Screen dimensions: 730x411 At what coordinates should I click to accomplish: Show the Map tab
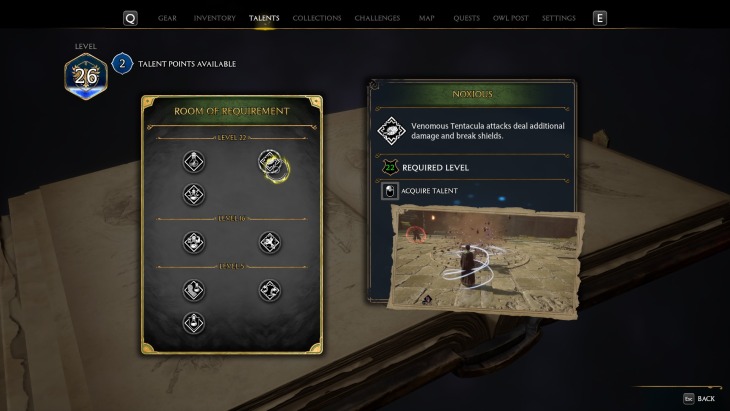coord(427,18)
